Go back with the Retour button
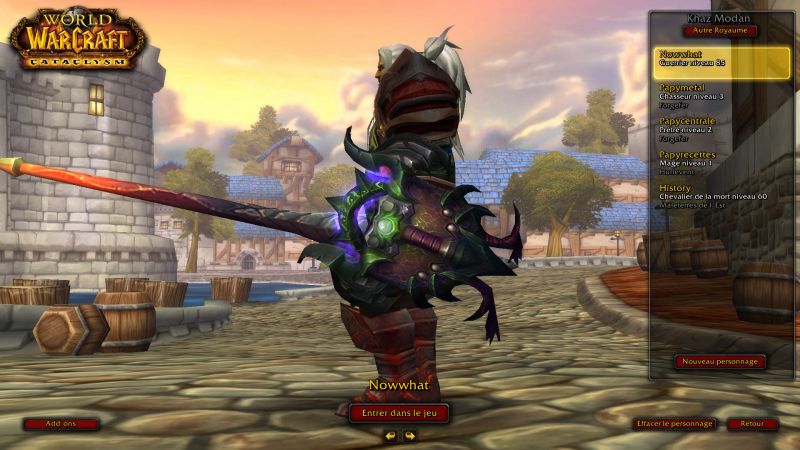Image resolution: width=800 pixels, height=450 pixels. click(x=752, y=424)
